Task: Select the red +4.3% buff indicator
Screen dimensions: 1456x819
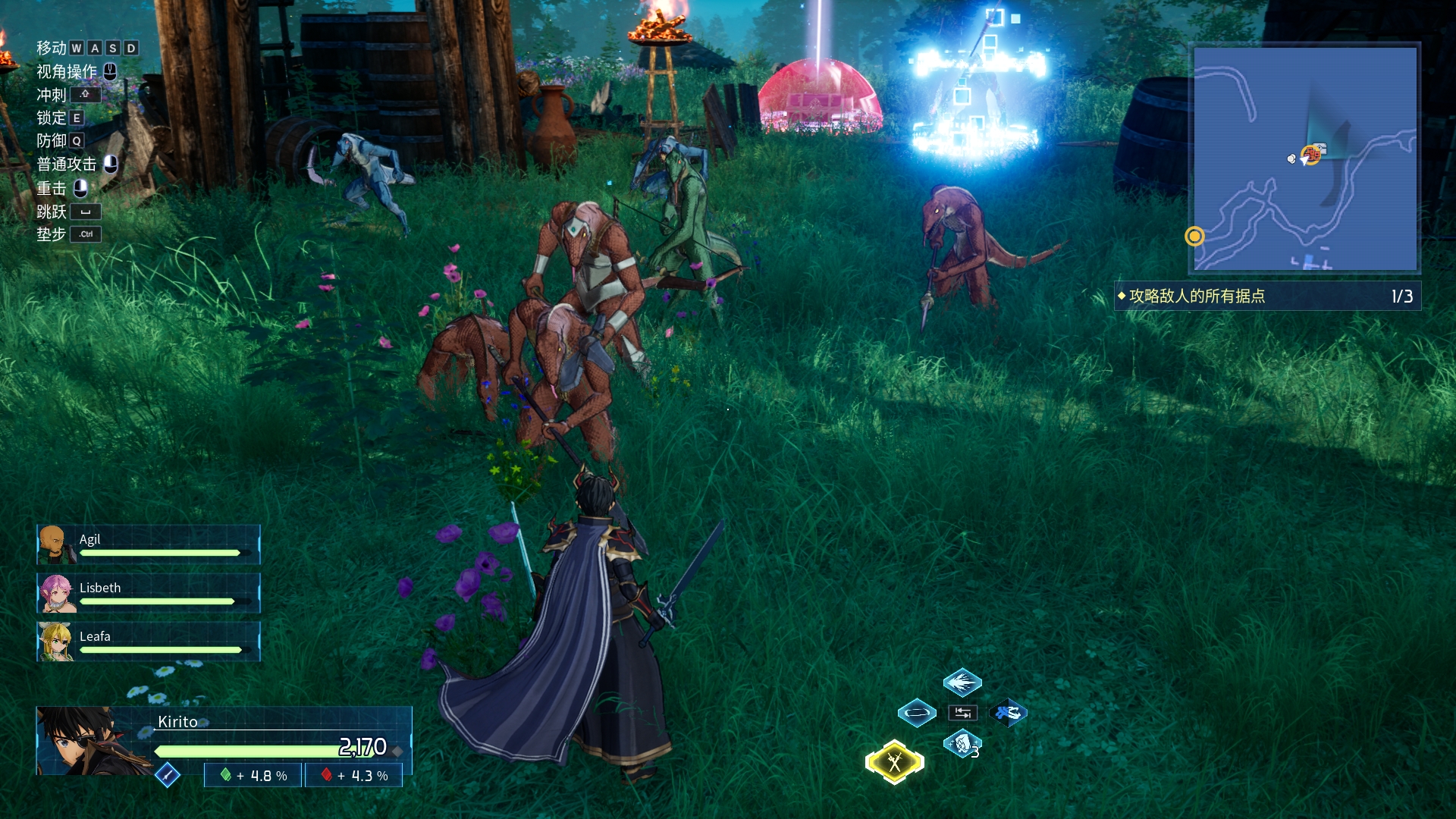Action: click(x=354, y=775)
